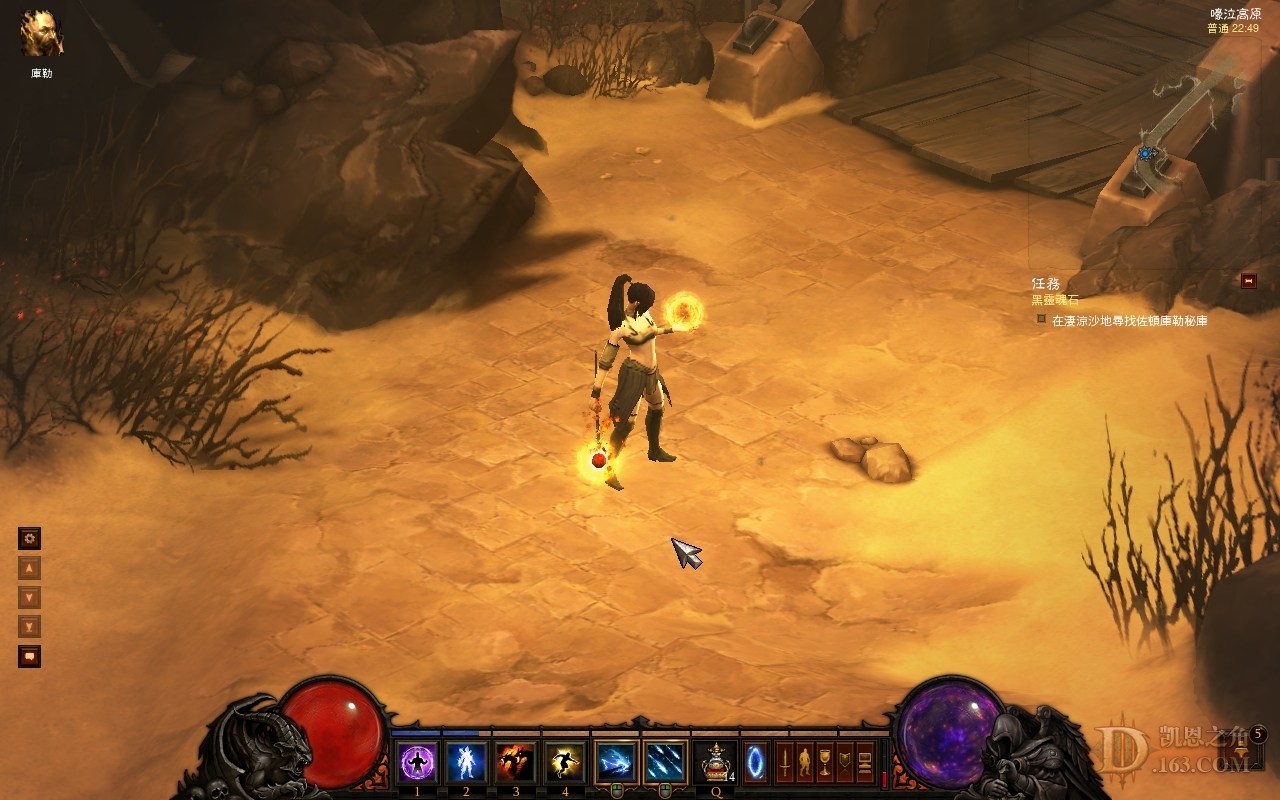This screenshot has width=1280, height=800.
Task: Open the character inventory figure button
Action: point(805,762)
